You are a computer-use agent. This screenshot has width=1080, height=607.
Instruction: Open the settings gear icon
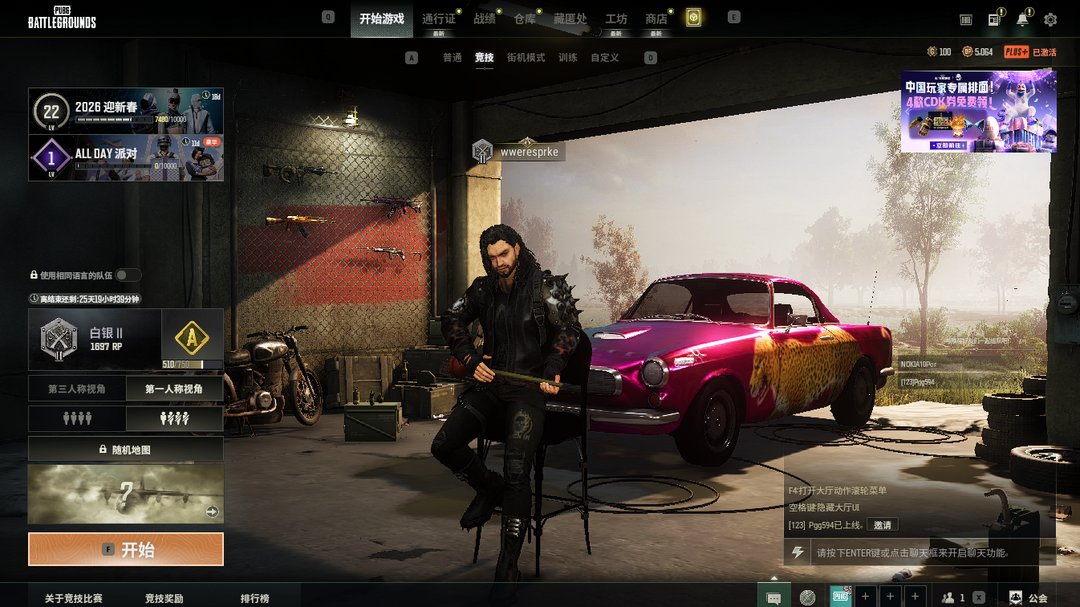(x=1050, y=19)
